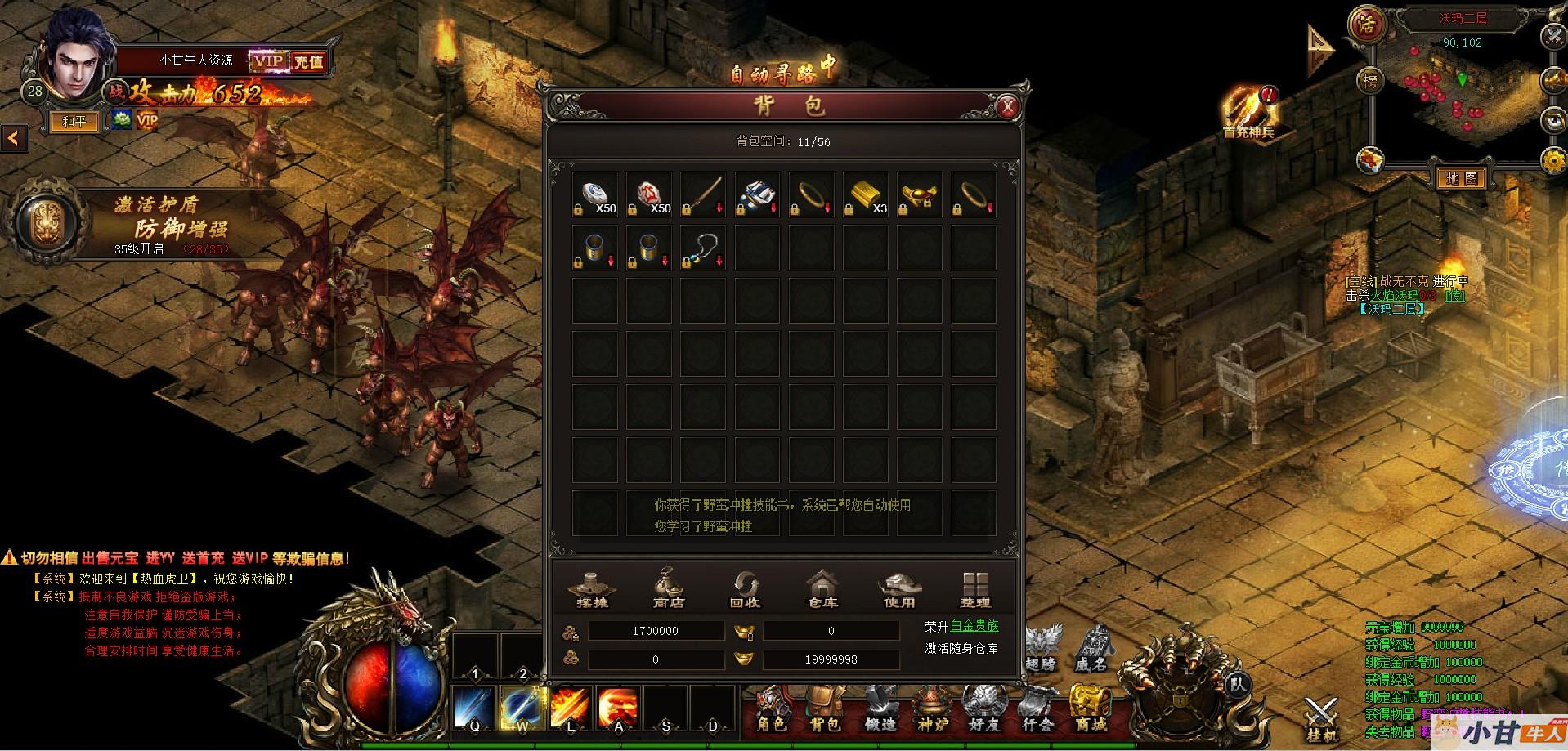Close the 背包 backpack window

[x=1008, y=106]
